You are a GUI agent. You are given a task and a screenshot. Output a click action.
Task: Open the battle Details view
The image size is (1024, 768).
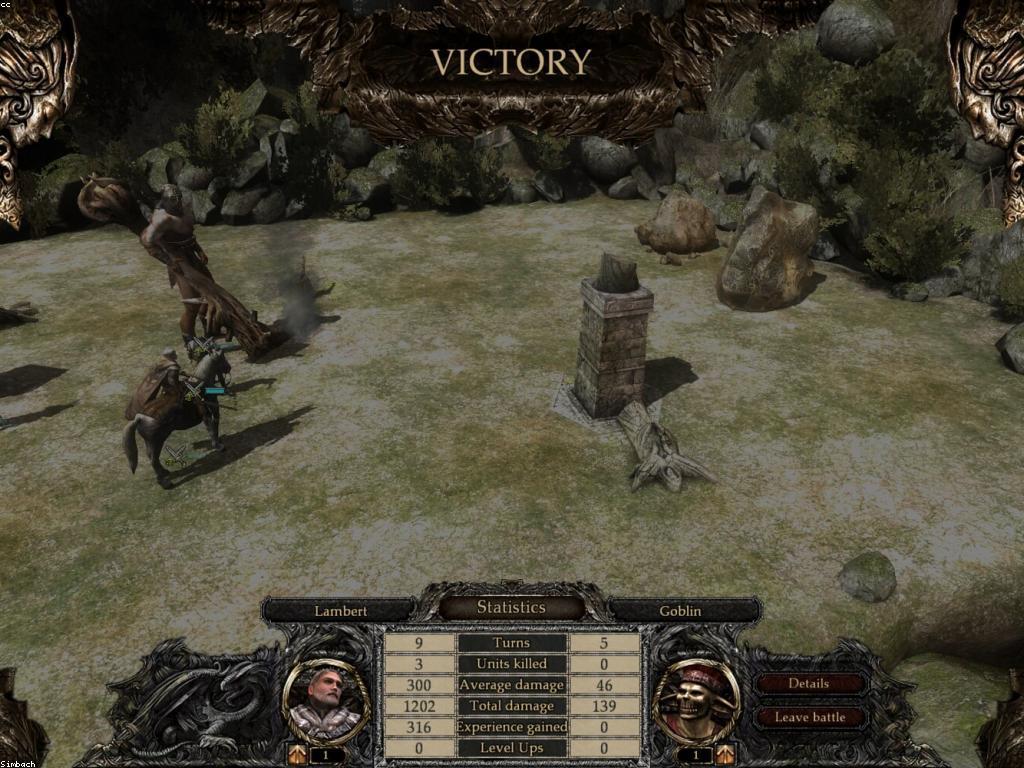[809, 684]
